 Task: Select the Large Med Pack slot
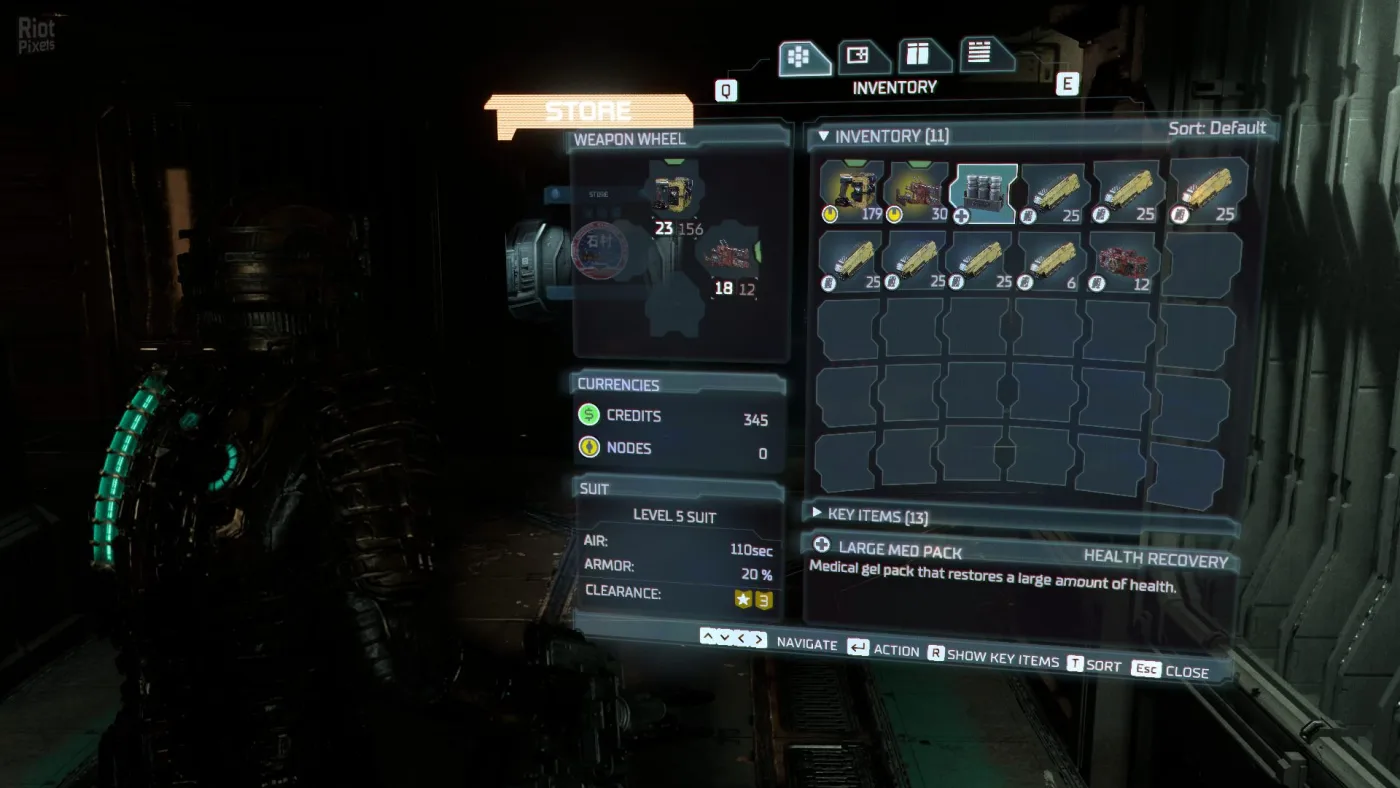point(984,193)
